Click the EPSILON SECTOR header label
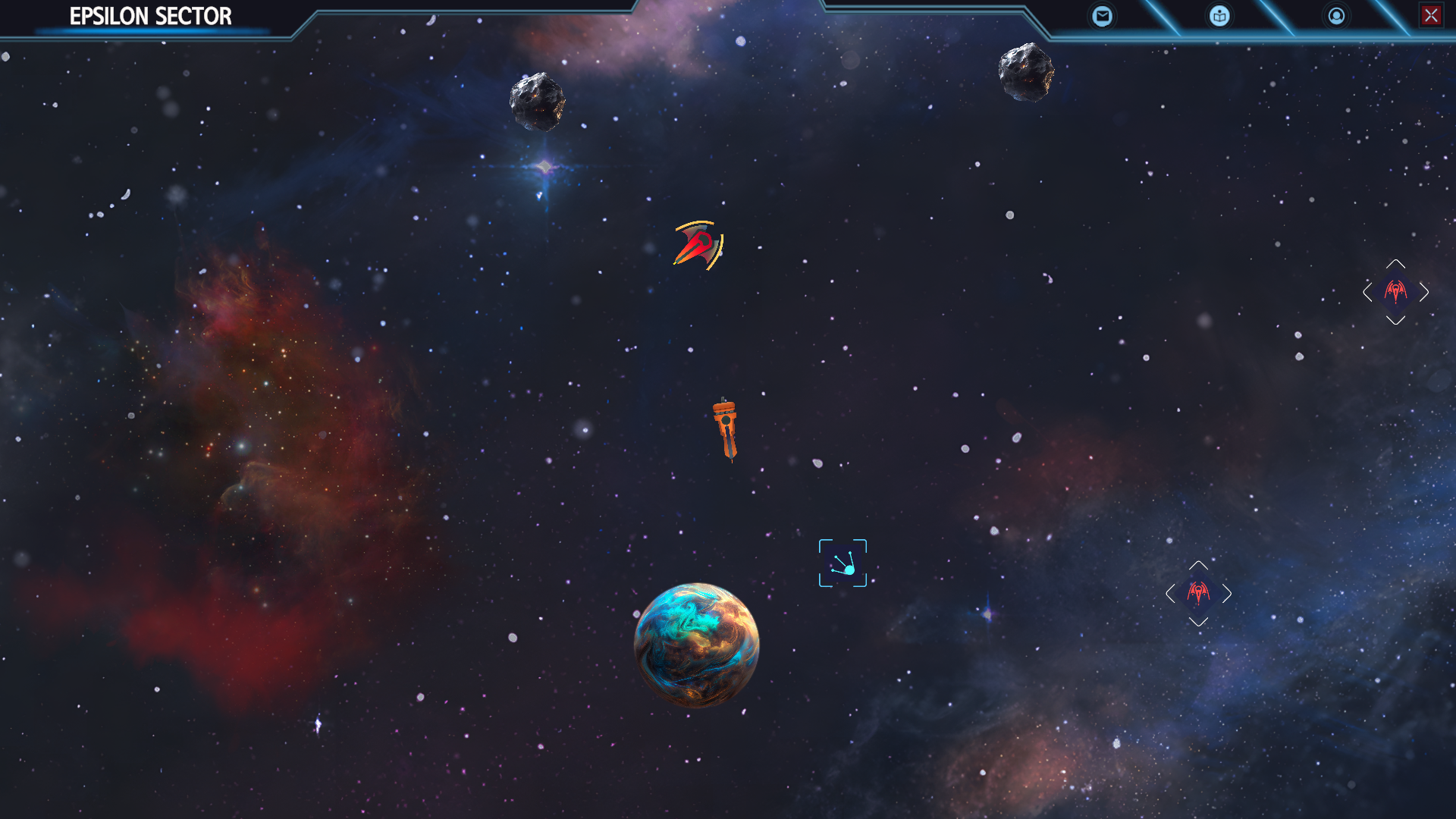This screenshot has width=1456, height=819. point(149,15)
